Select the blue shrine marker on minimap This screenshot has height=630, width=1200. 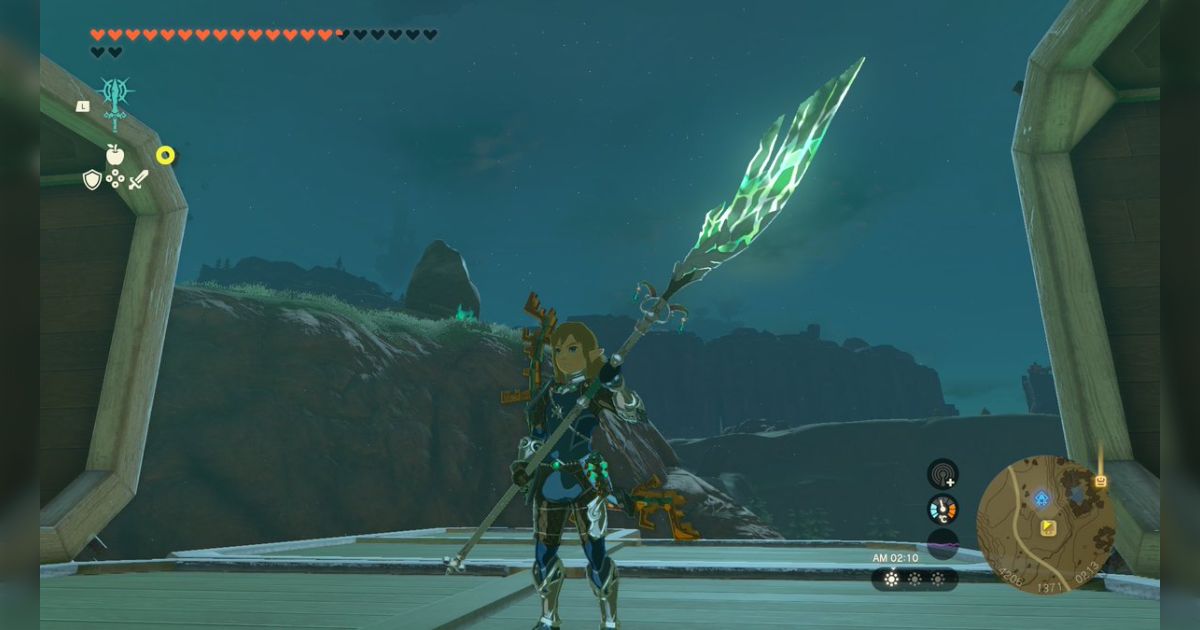[1041, 497]
